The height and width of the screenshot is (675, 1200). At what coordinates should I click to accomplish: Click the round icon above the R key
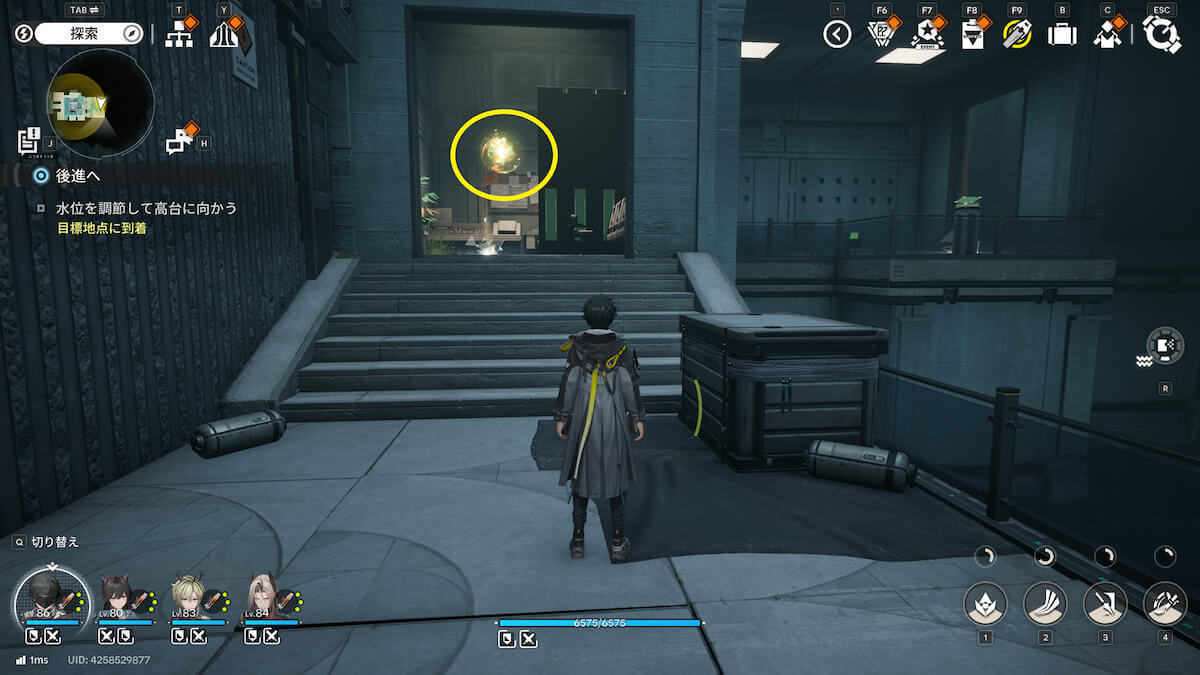[x=1165, y=345]
